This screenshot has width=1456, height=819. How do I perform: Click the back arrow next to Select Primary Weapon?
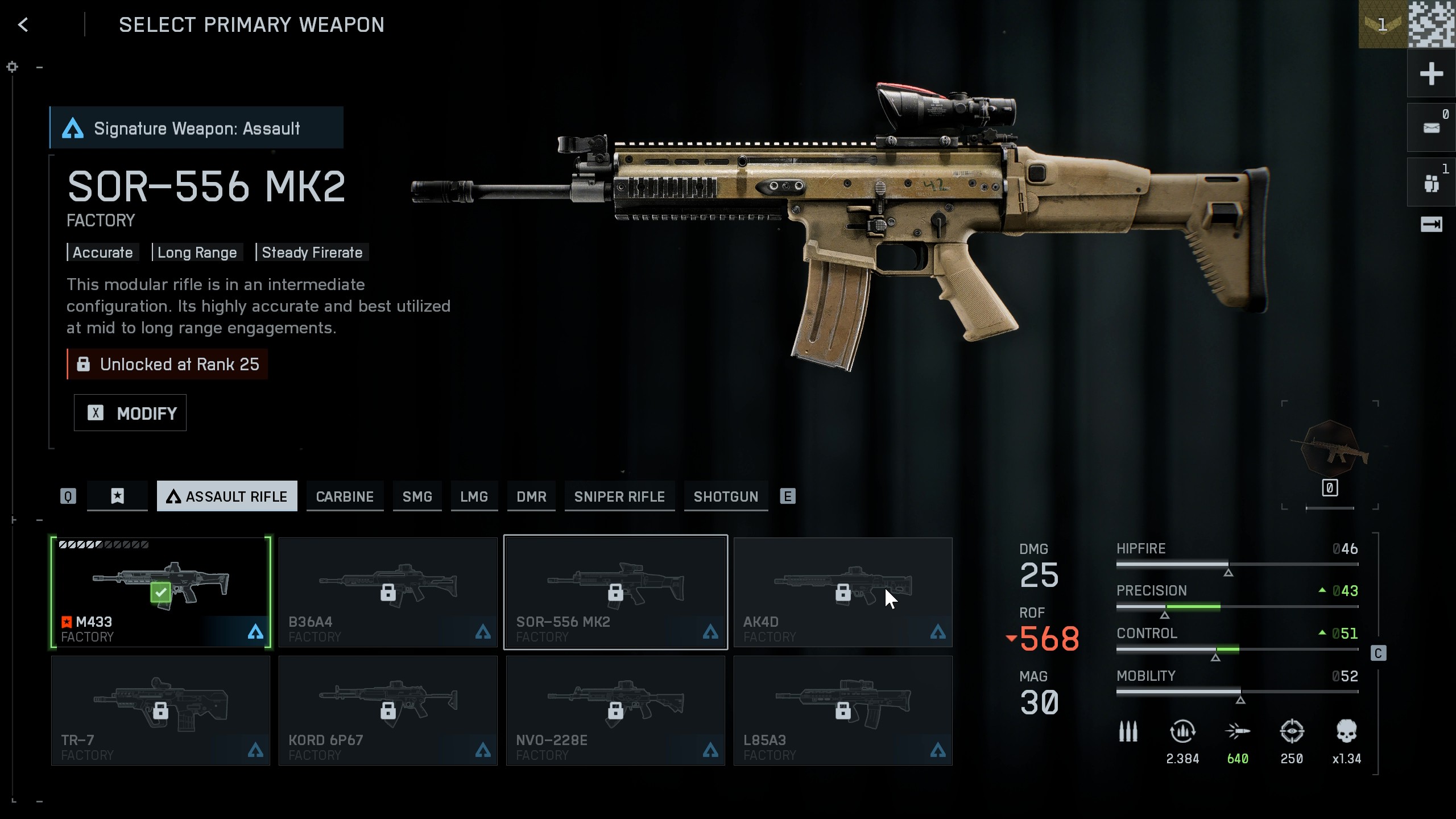(24, 24)
